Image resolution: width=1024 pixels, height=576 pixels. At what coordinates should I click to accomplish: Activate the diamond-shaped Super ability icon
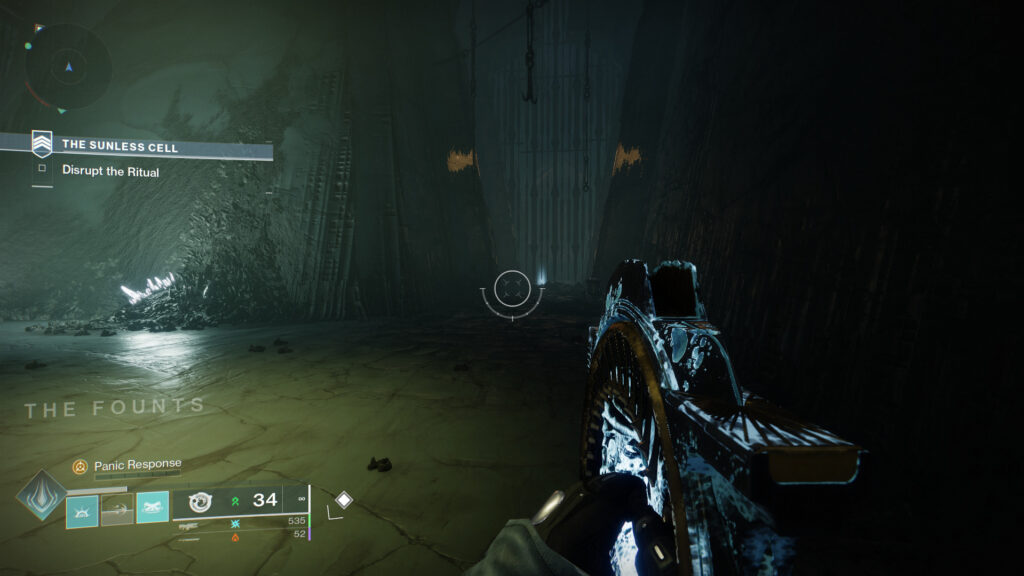tap(41, 496)
